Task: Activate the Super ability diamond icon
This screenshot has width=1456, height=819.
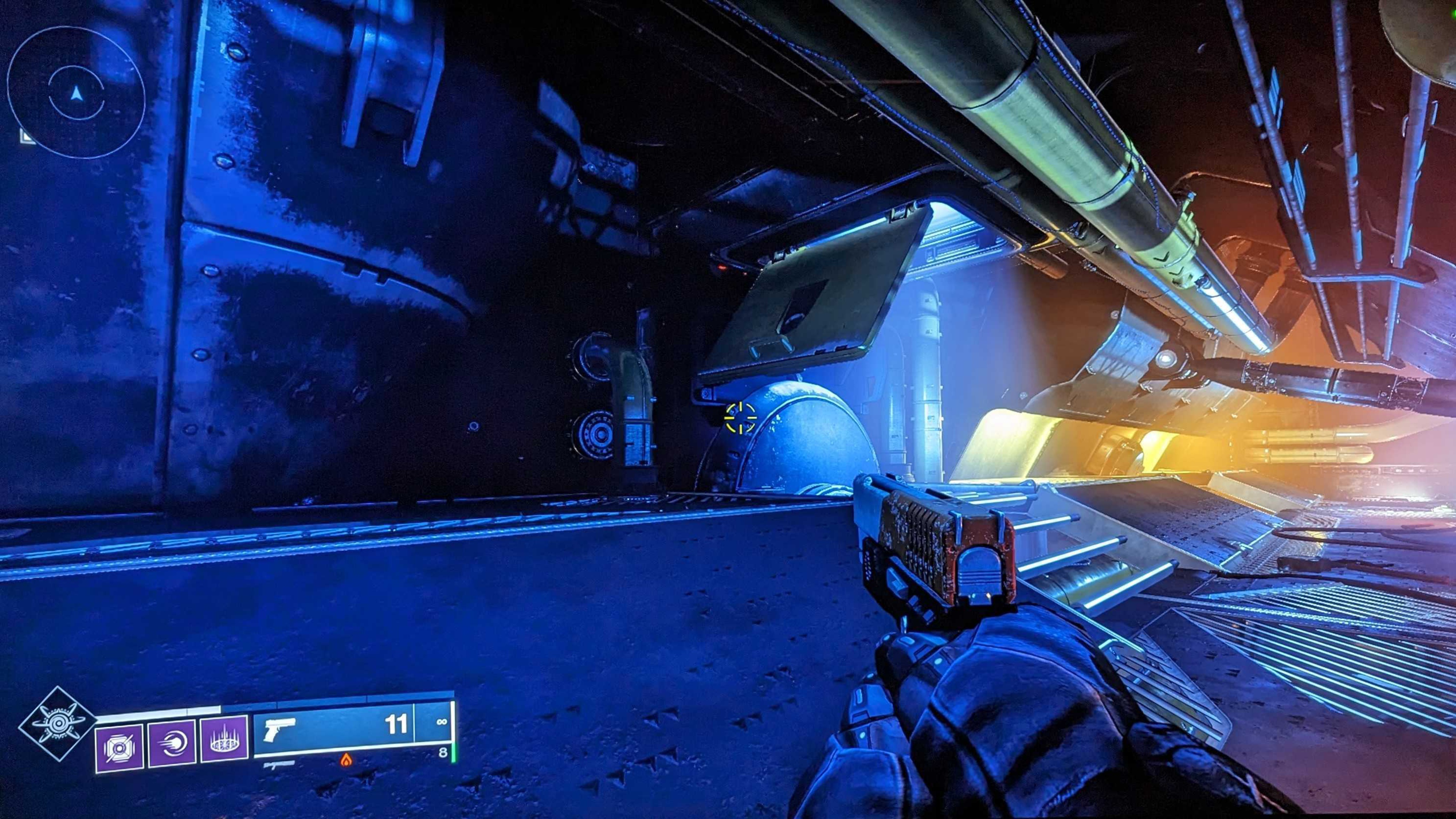Action: [57, 724]
